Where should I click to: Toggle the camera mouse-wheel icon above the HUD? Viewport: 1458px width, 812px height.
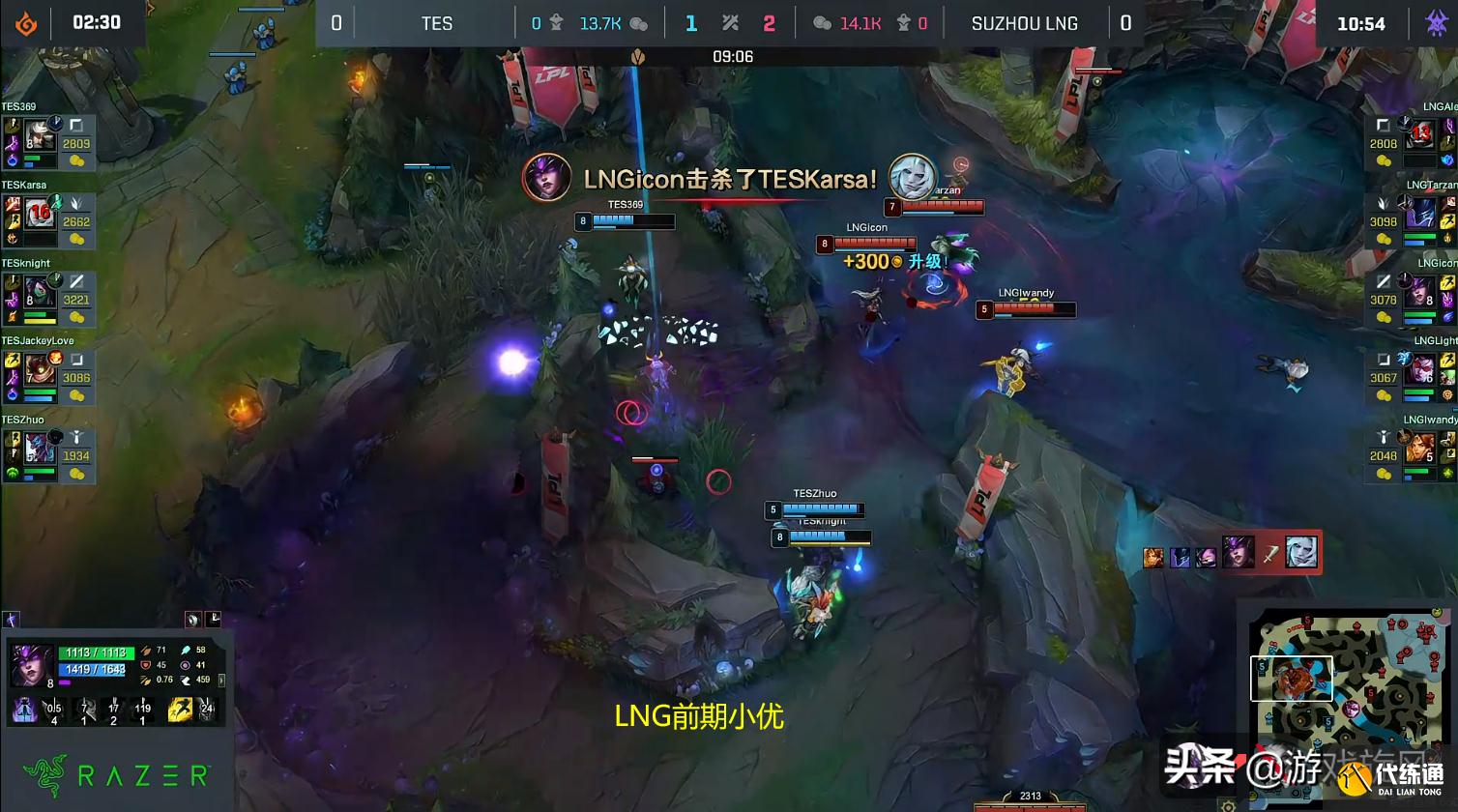pyautogui.click(x=193, y=620)
